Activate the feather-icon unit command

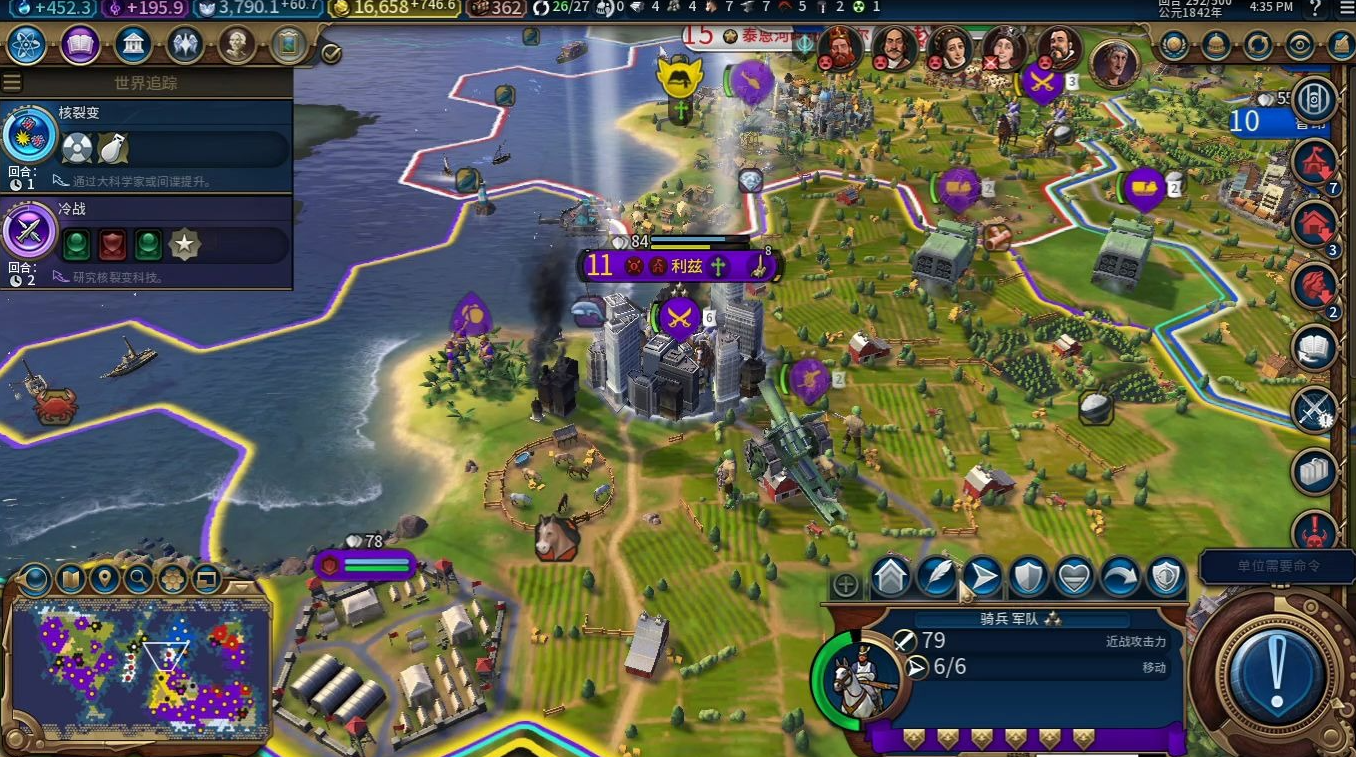click(936, 577)
